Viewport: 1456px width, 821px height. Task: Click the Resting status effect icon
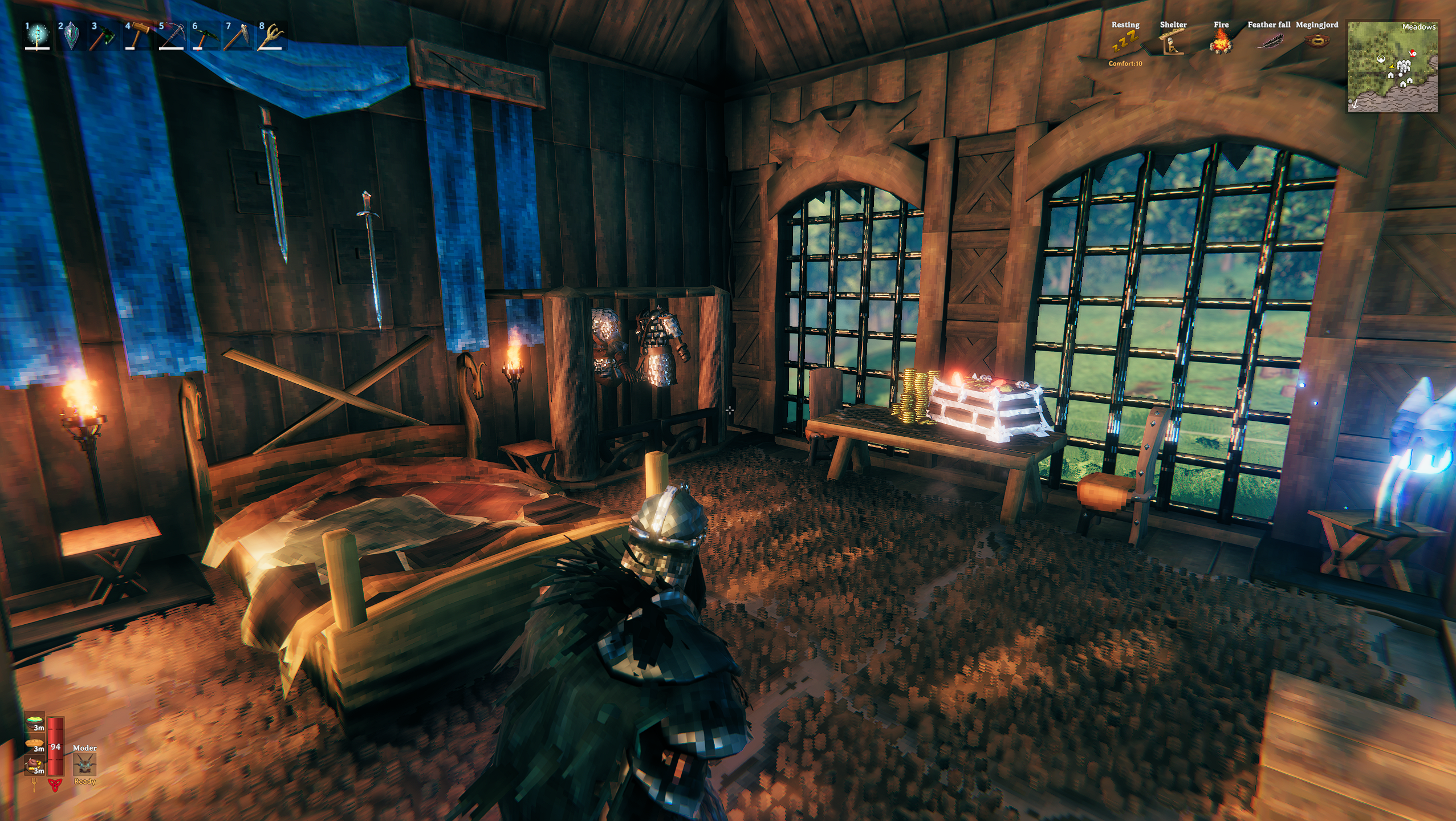pos(1125,42)
